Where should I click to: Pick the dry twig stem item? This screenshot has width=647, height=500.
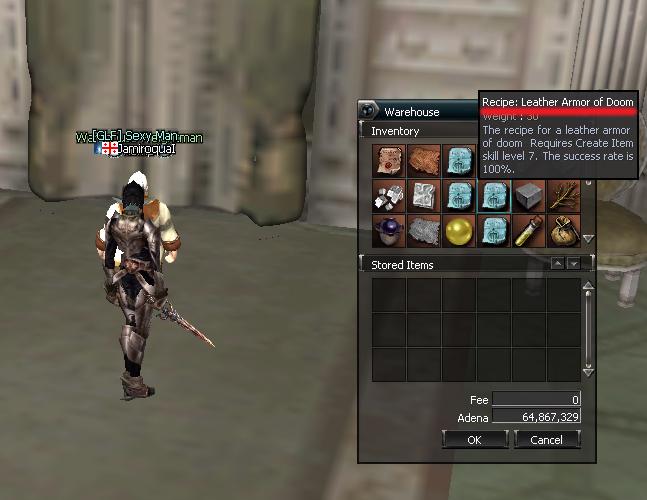564,196
